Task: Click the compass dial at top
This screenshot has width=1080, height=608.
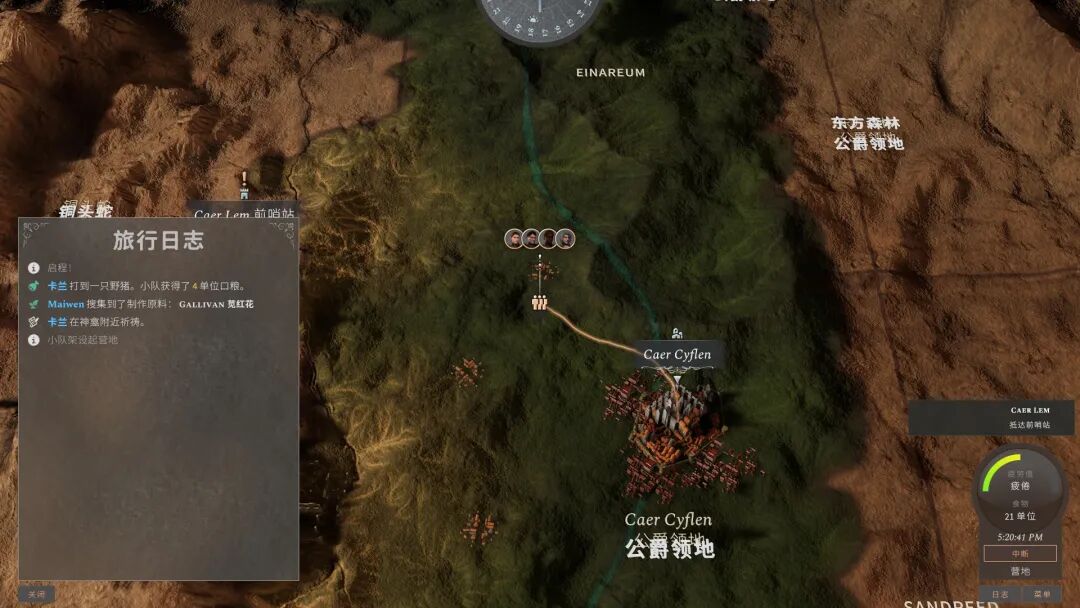Action: coord(540,14)
